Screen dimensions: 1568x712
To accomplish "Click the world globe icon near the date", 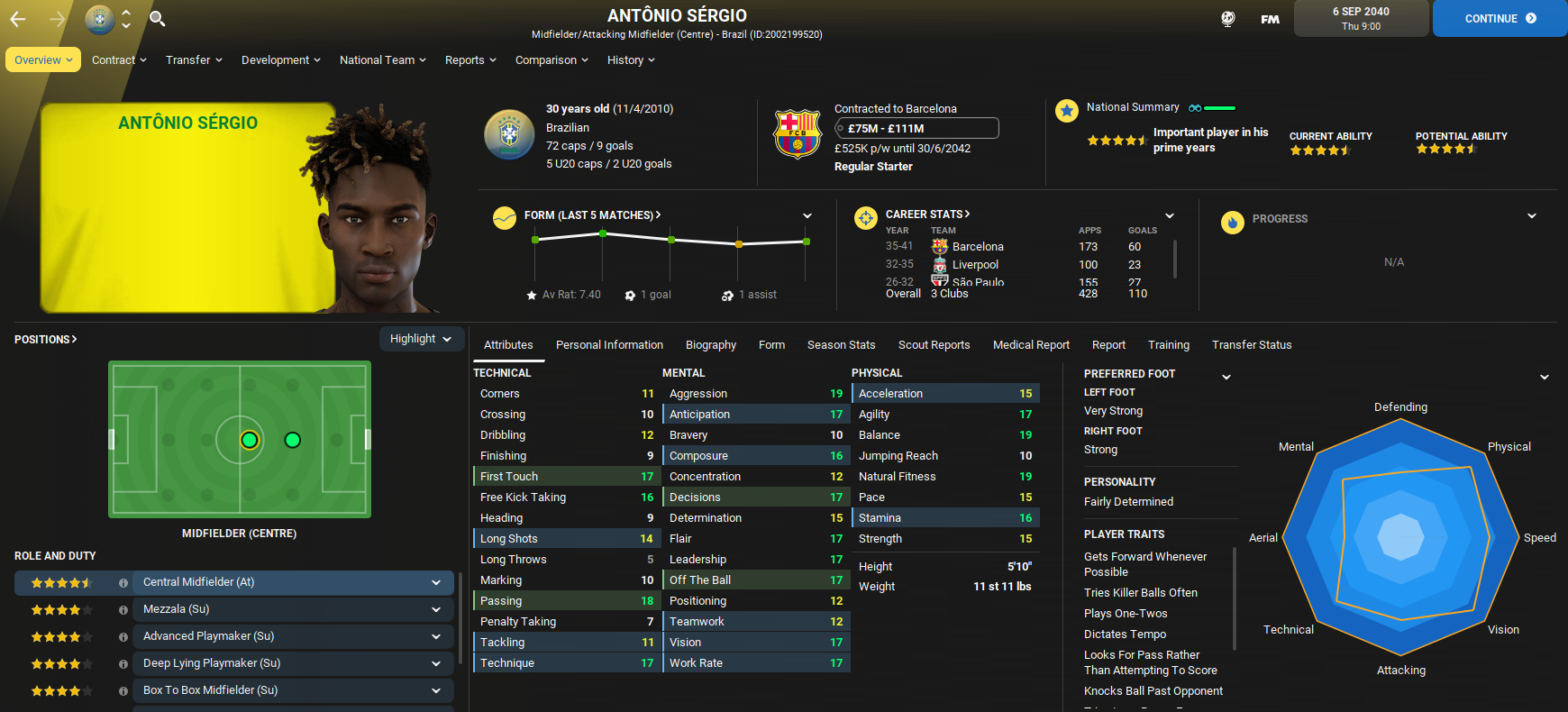I will [1227, 18].
